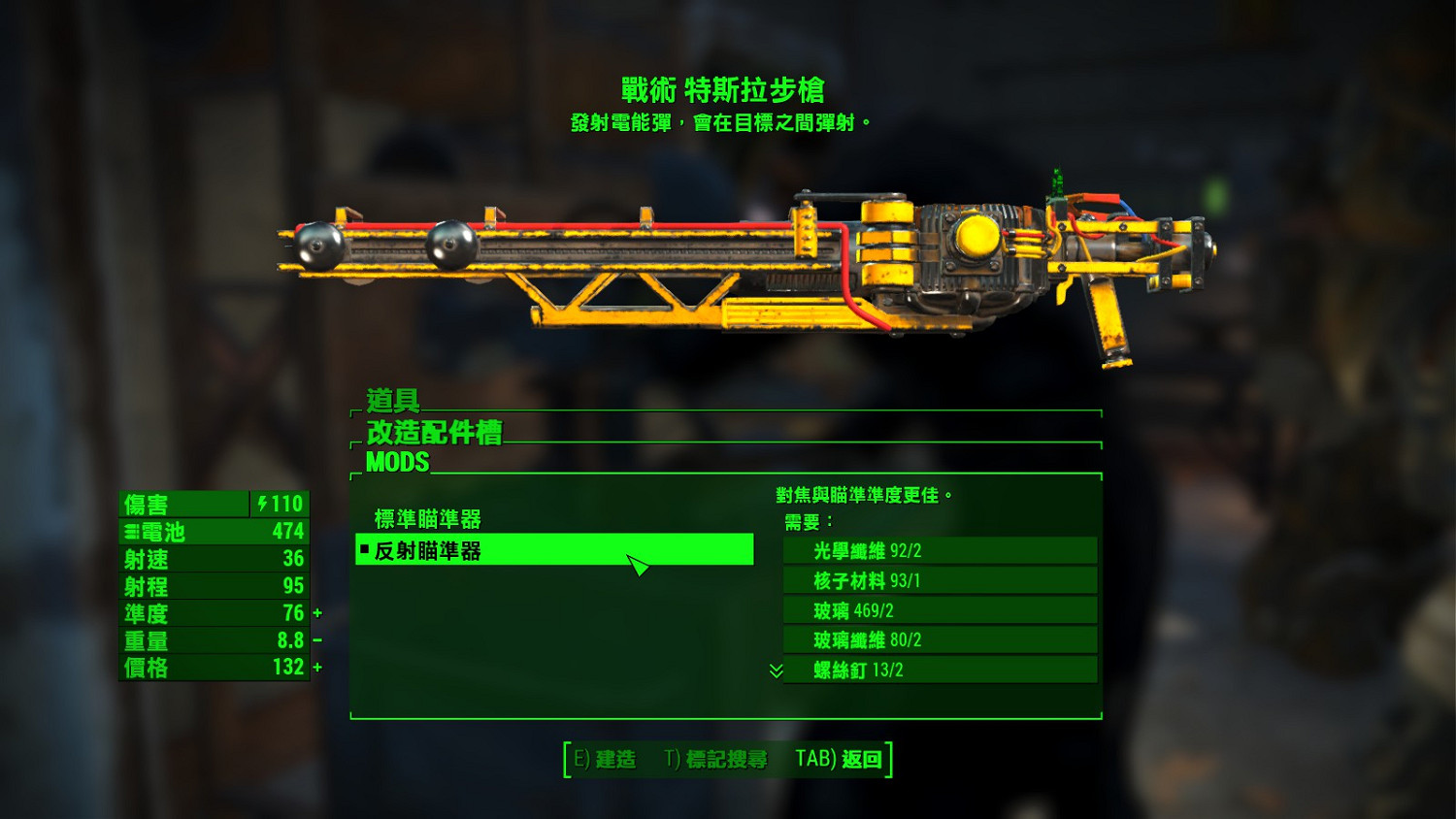
Task: Click the 核子材料 93/1 requirement row
Action: pos(939,579)
